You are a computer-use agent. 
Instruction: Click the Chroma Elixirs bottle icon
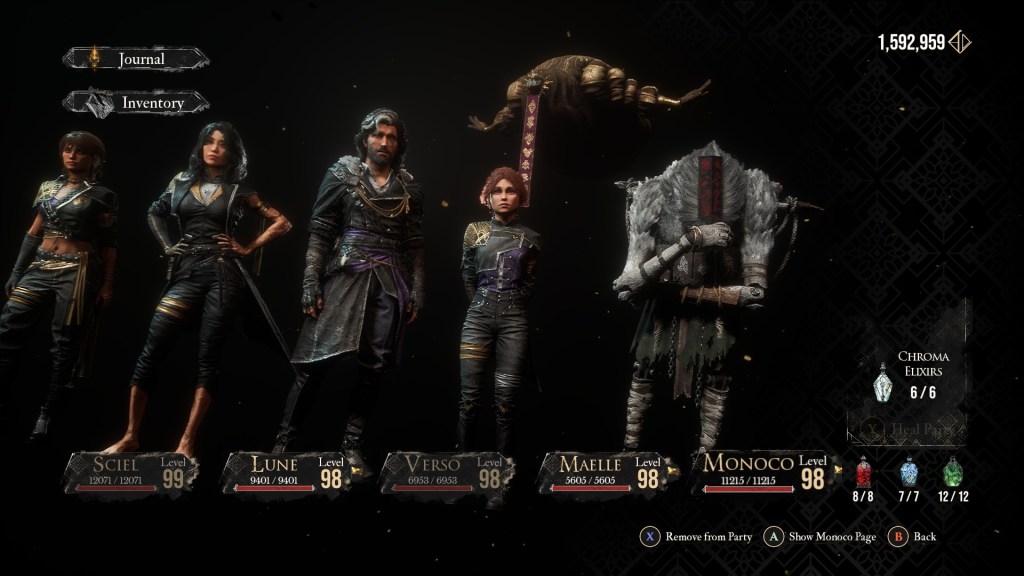coord(881,383)
